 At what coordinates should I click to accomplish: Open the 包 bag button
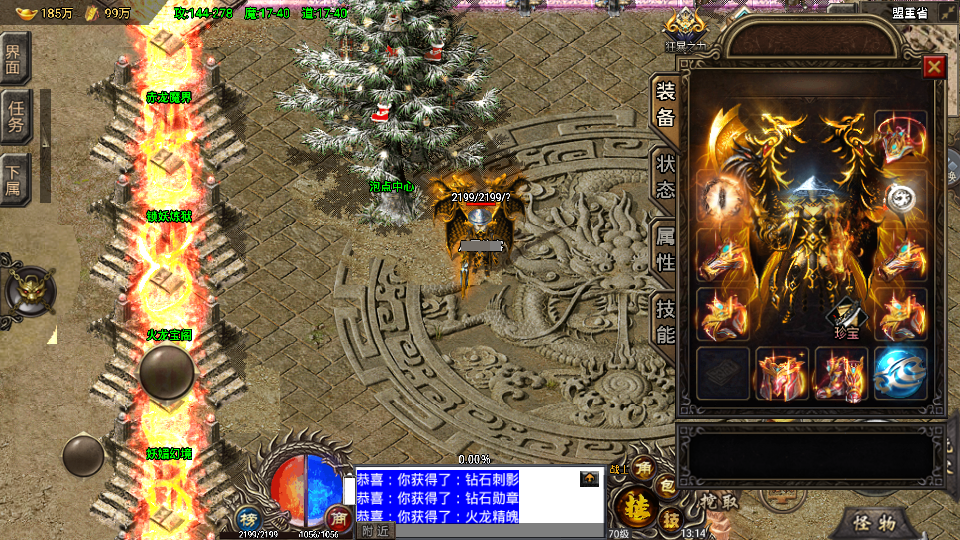point(666,487)
